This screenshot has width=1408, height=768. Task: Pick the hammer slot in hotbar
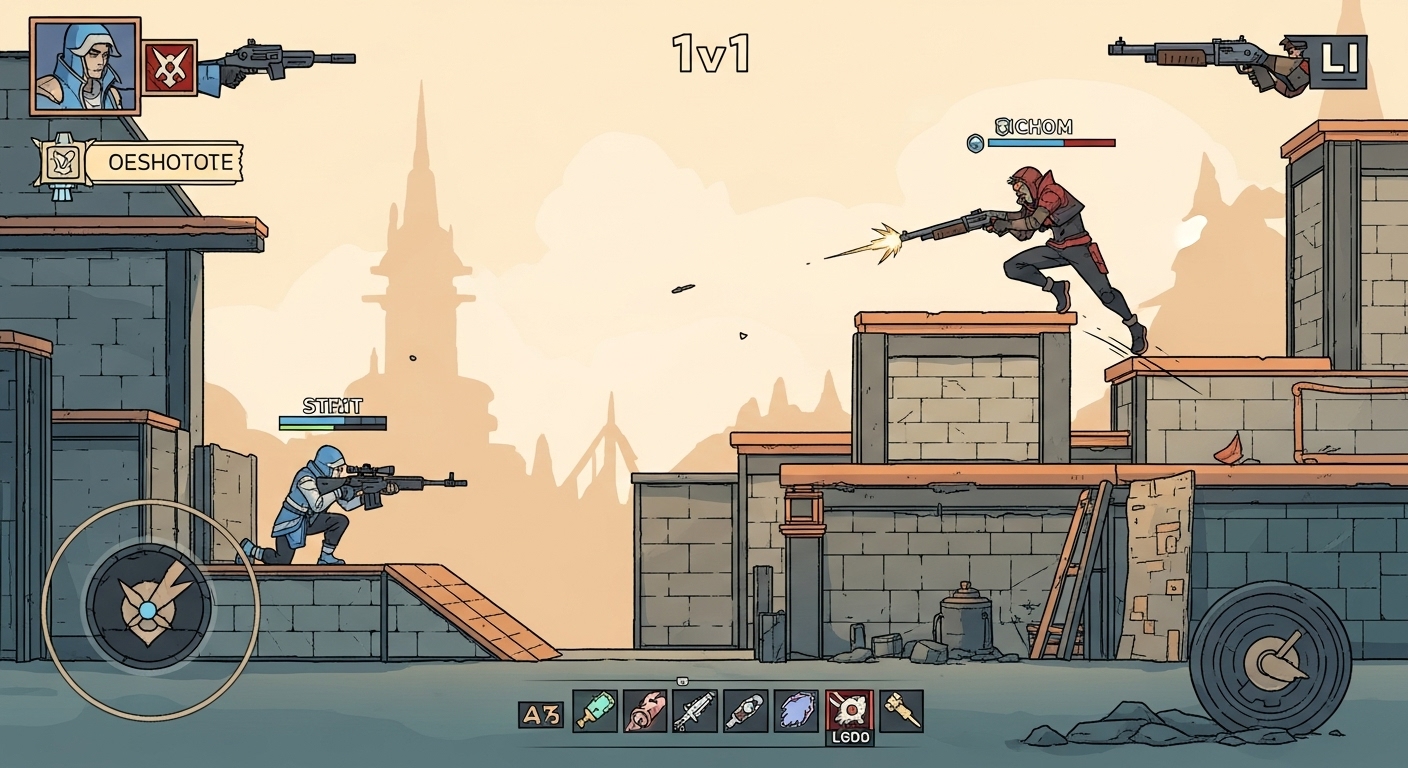coord(900,711)
